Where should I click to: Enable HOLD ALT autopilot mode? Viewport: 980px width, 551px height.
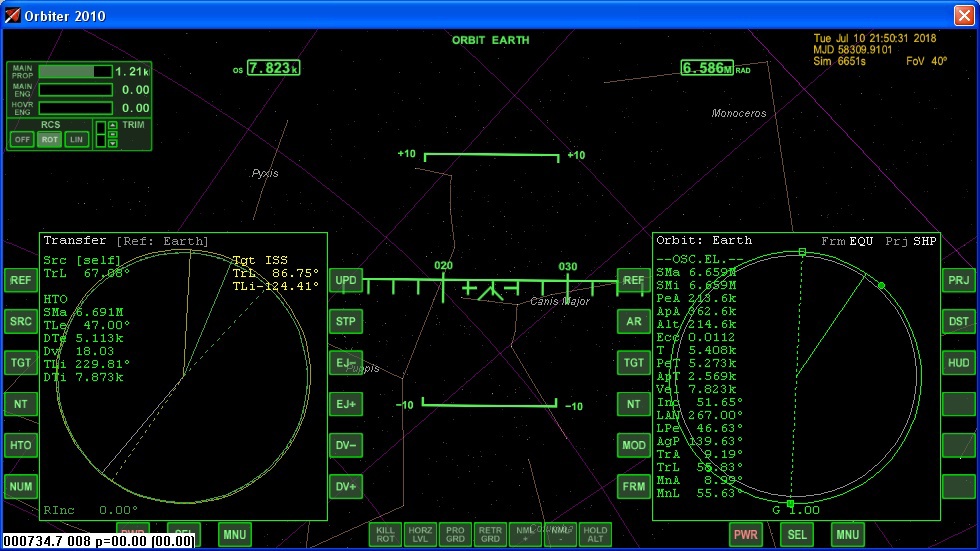coord(595,535)
